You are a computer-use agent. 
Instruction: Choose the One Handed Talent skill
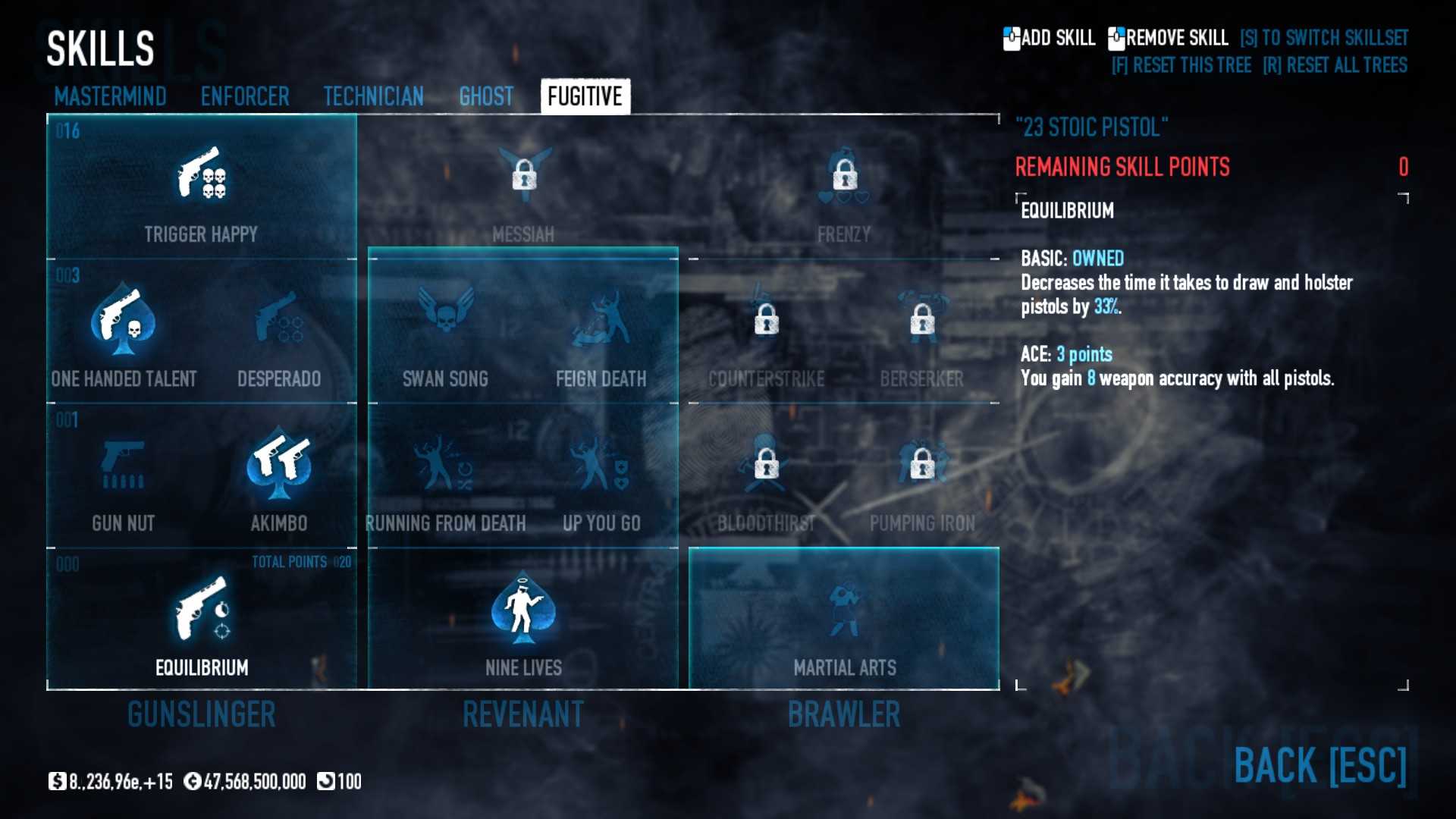click(x=124, y=320)
